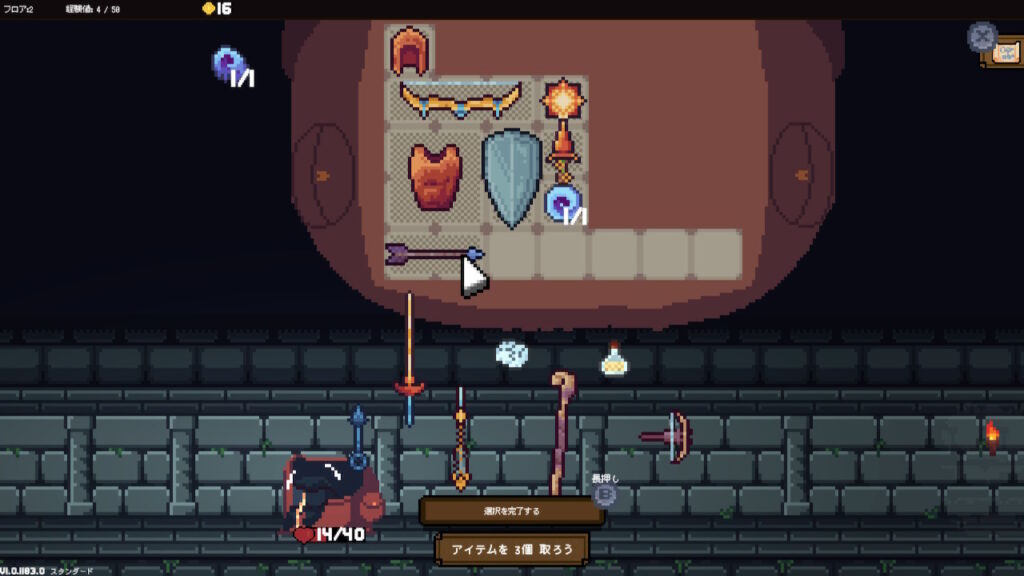
Task: Choose the grey shield in the backpack
Action: coord(511,176)
